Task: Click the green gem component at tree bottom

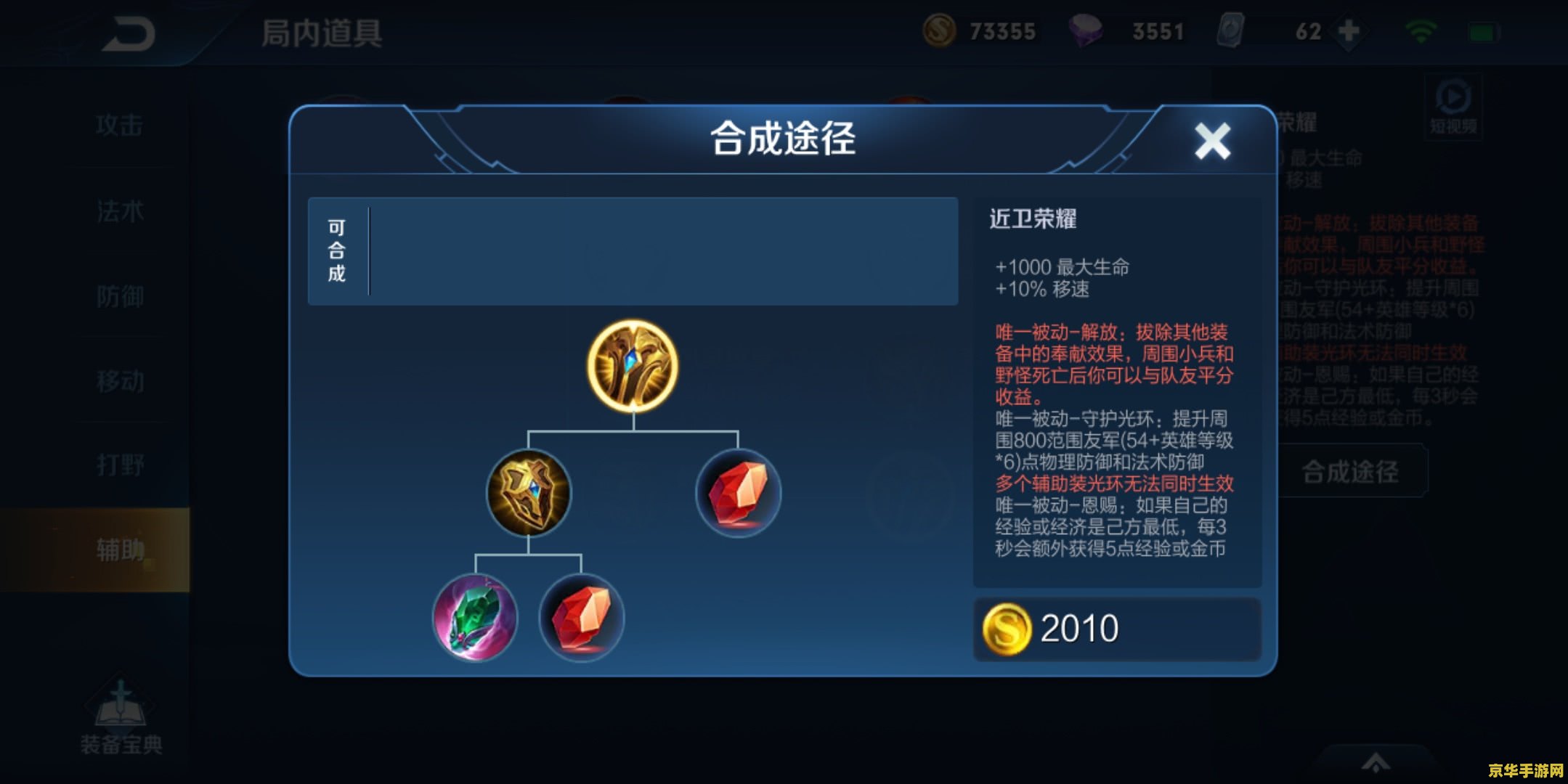Action: (x=476, y=618)
